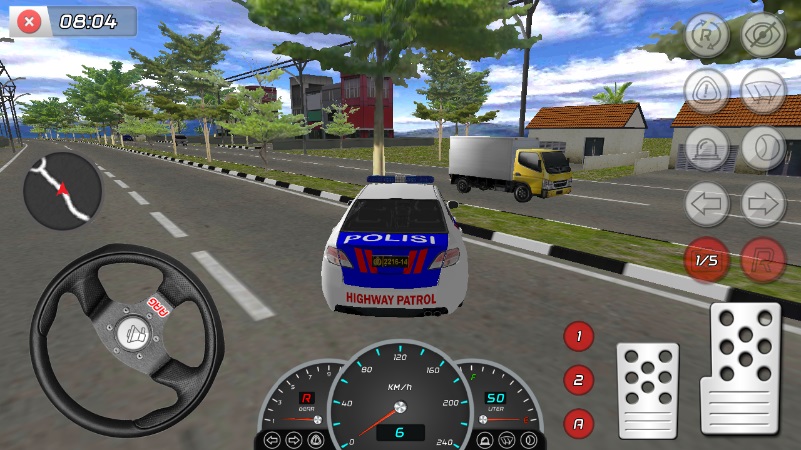
Task: Toggle the headlights button
Action: click(x=763, y=148)
